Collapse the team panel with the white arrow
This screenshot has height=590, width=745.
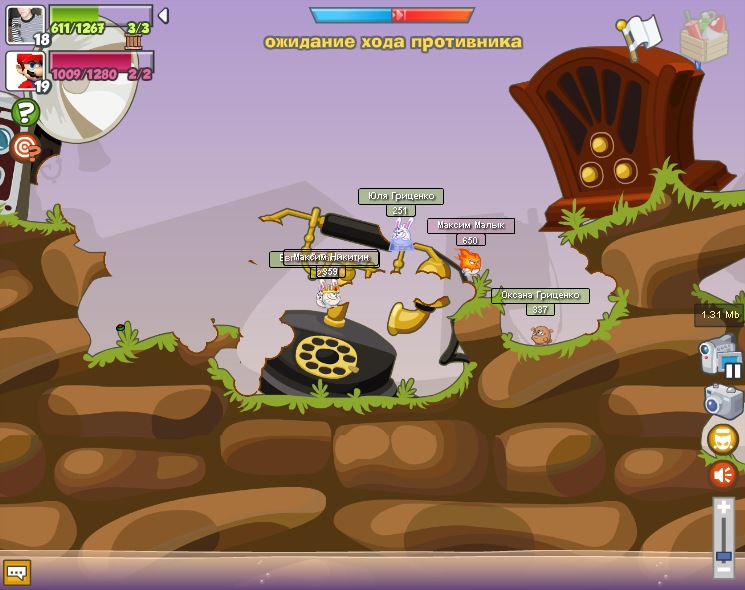163,16
